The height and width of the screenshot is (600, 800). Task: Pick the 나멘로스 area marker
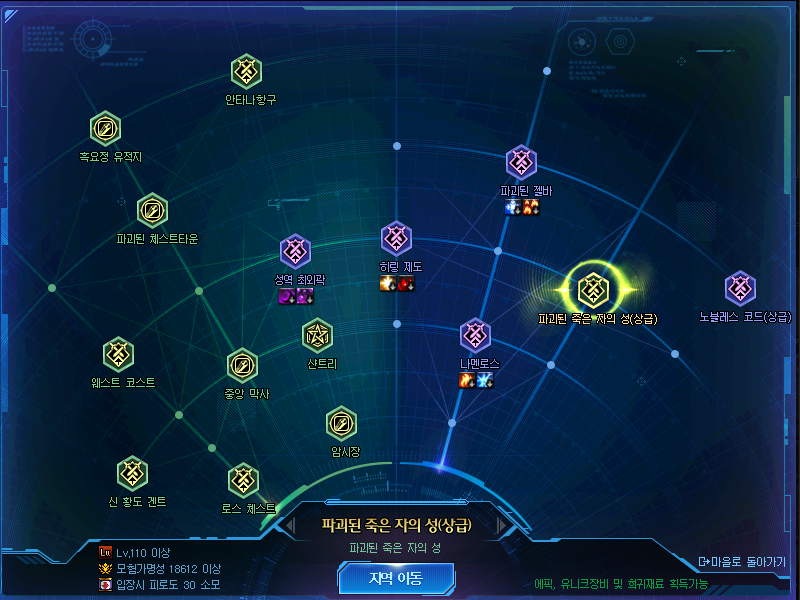pos(475,335)
